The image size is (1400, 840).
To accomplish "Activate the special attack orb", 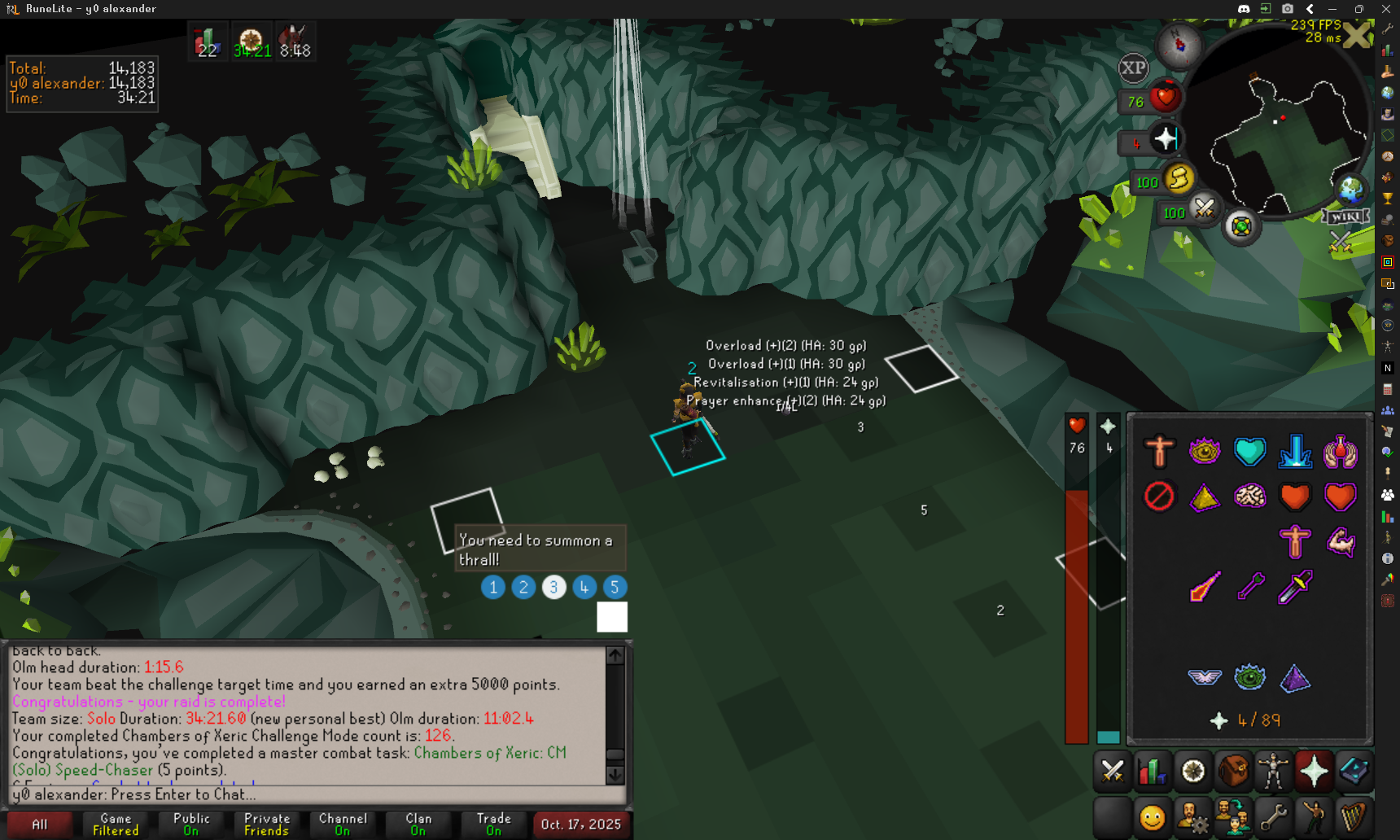I will (x=1204, y=208).
